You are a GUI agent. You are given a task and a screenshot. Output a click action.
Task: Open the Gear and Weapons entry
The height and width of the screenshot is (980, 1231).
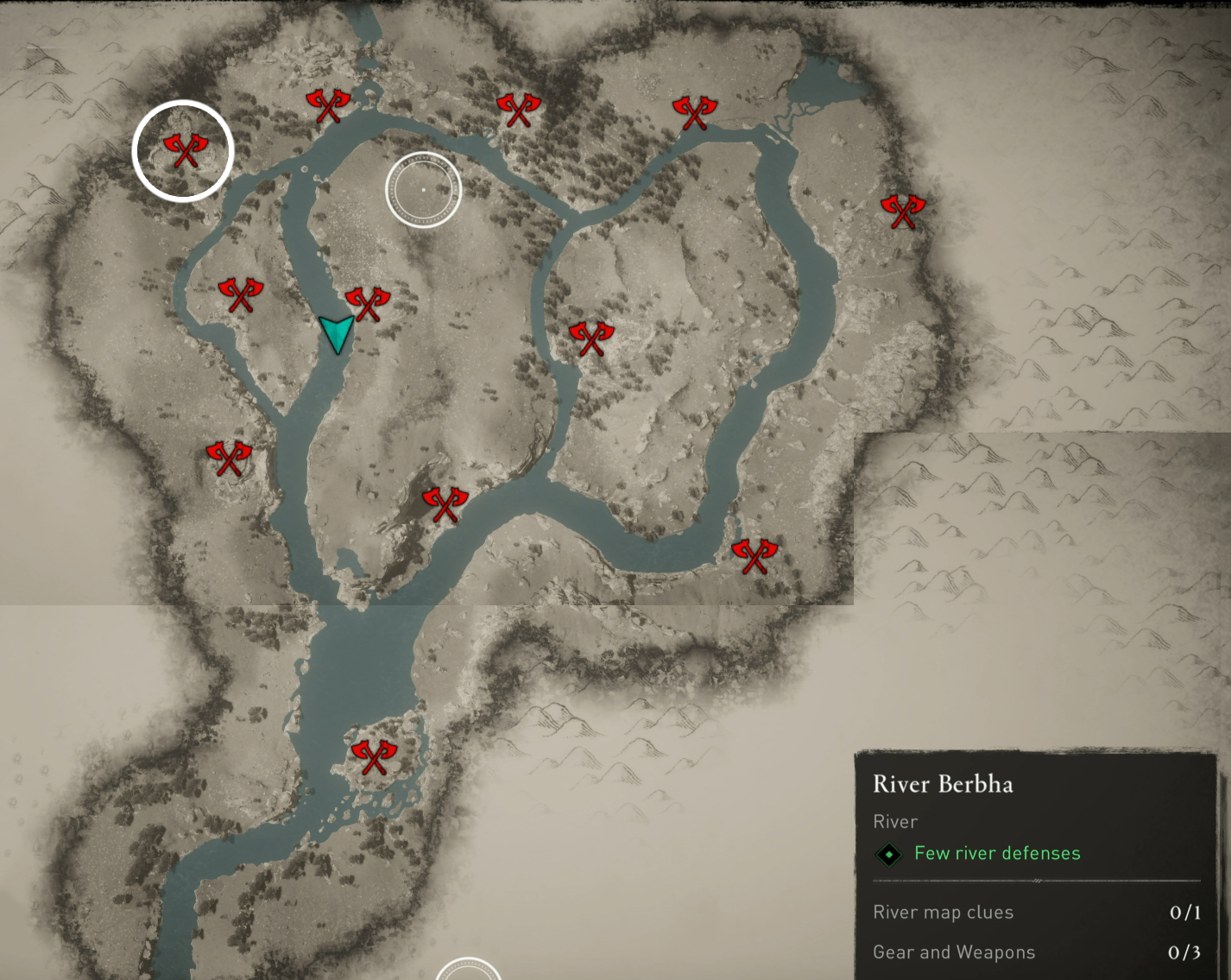pos(954,952)
